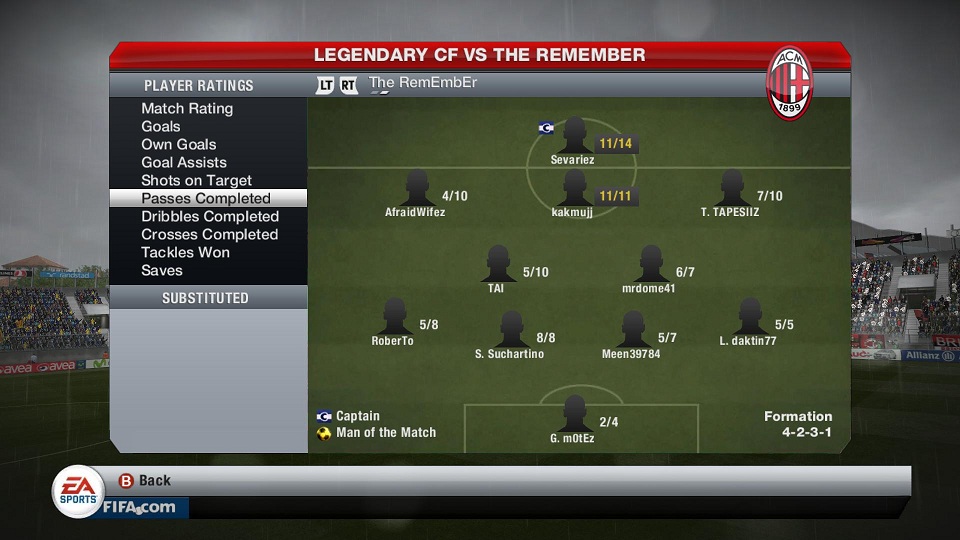
Task: Select defender RoberTo
Action: tap(394, 319)
